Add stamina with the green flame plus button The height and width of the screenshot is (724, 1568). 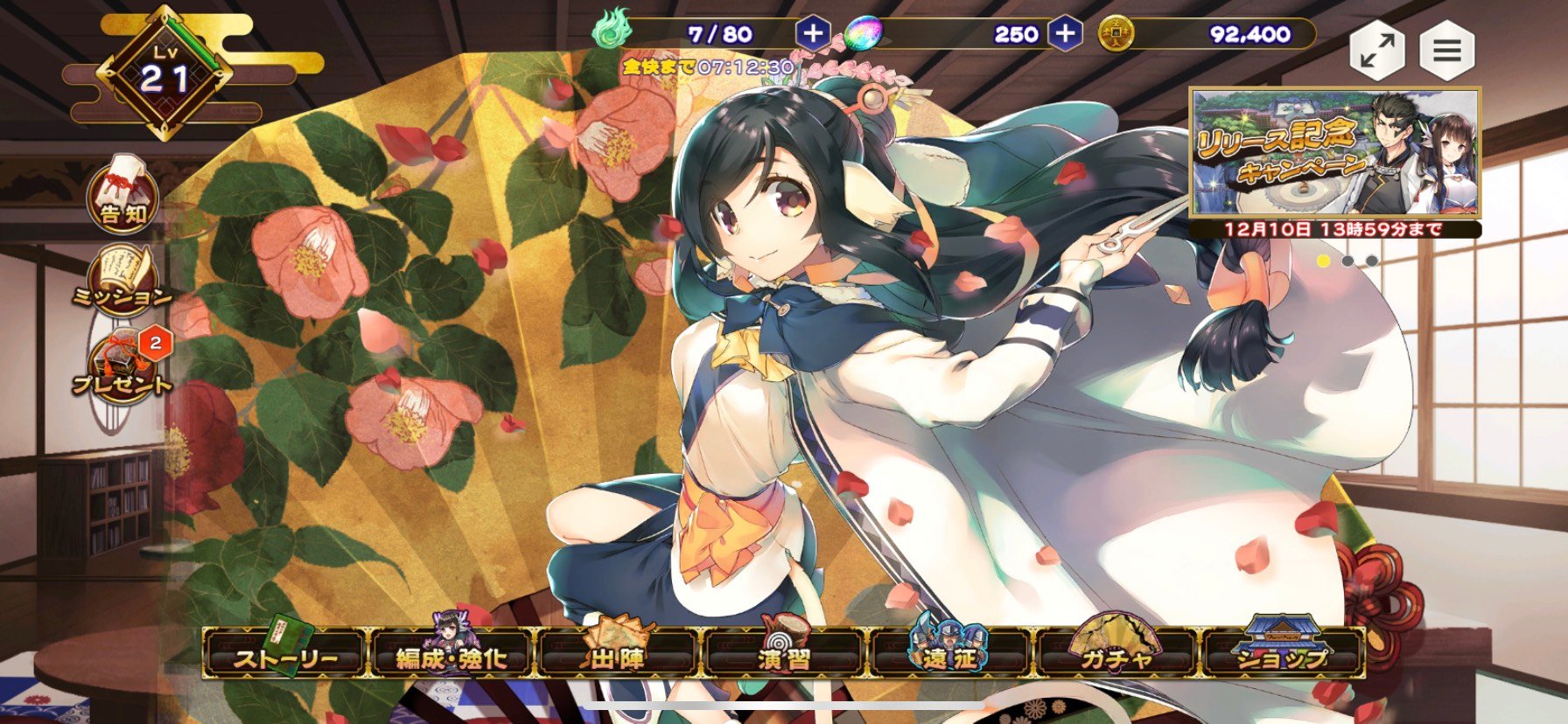click(812, 34)
